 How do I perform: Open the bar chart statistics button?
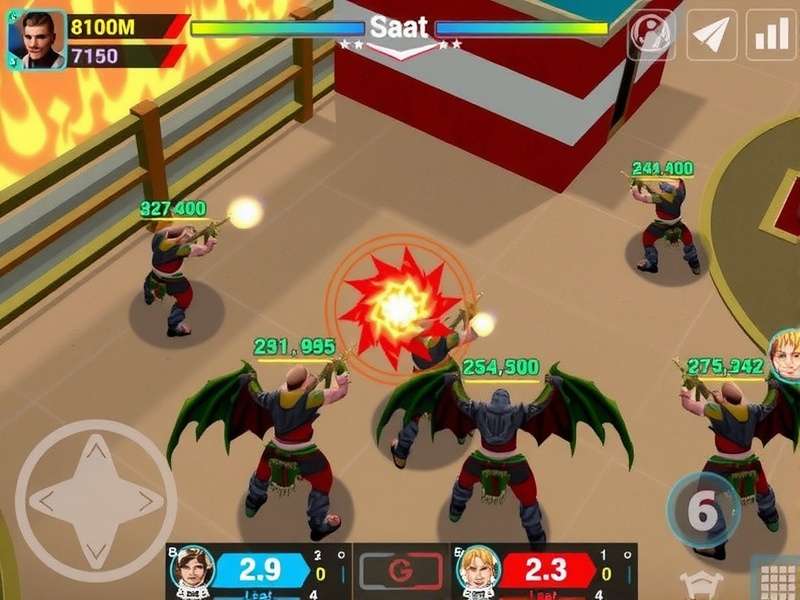(771, 35)
